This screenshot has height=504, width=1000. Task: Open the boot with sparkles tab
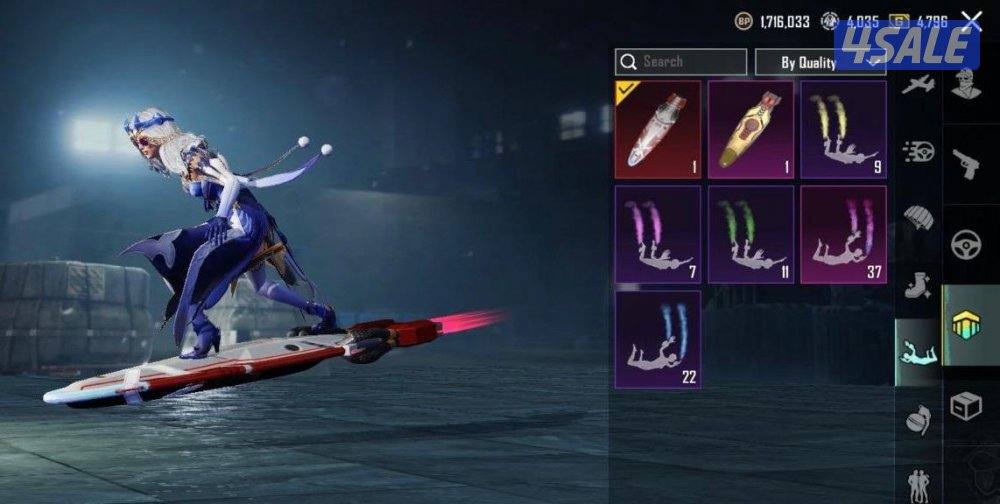[x=918, y=286]
